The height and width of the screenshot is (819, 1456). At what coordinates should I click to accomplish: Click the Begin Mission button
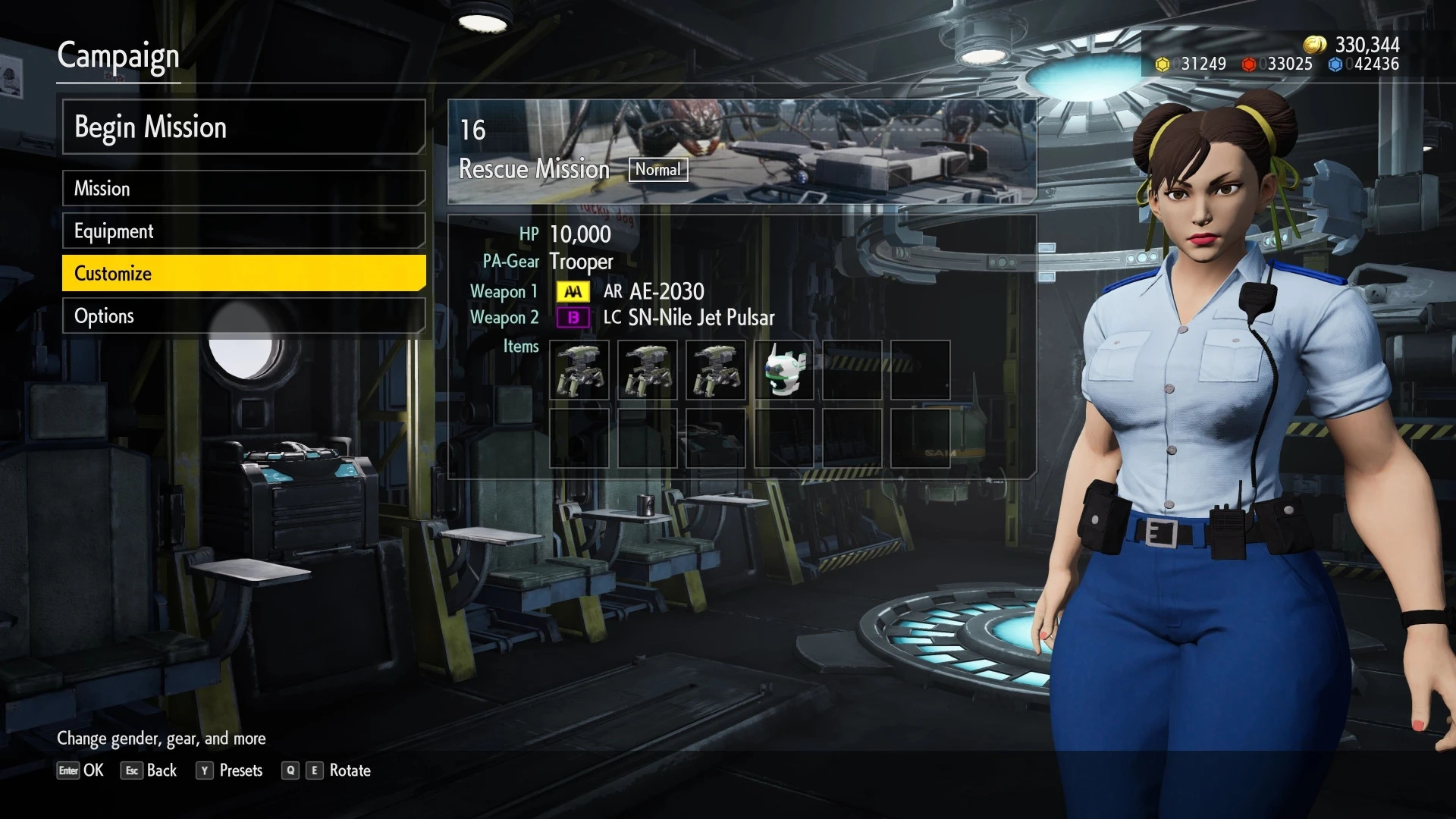tap(243, 127)
